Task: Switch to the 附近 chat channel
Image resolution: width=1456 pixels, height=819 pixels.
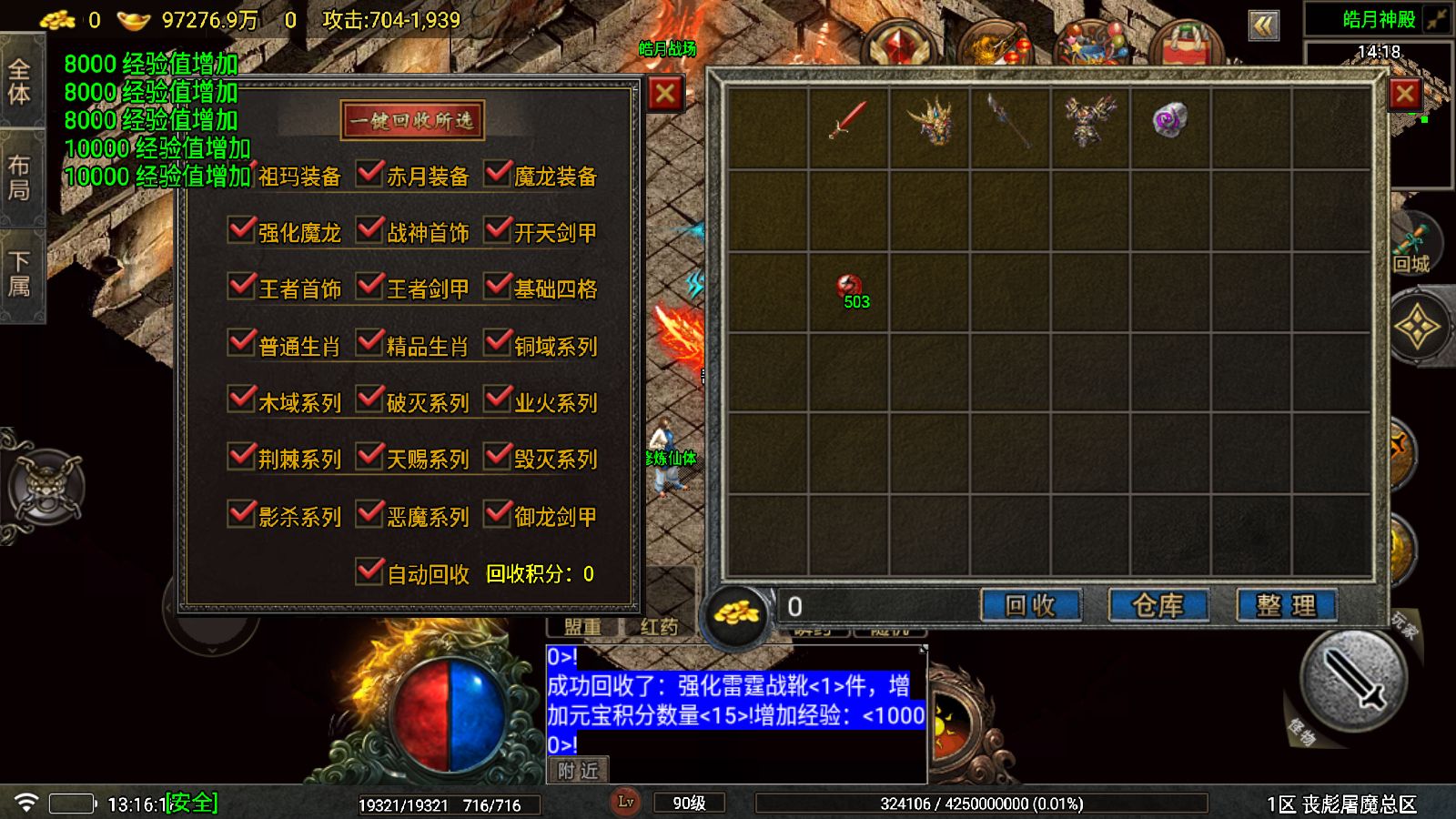Action: click(x=578, y=771)
